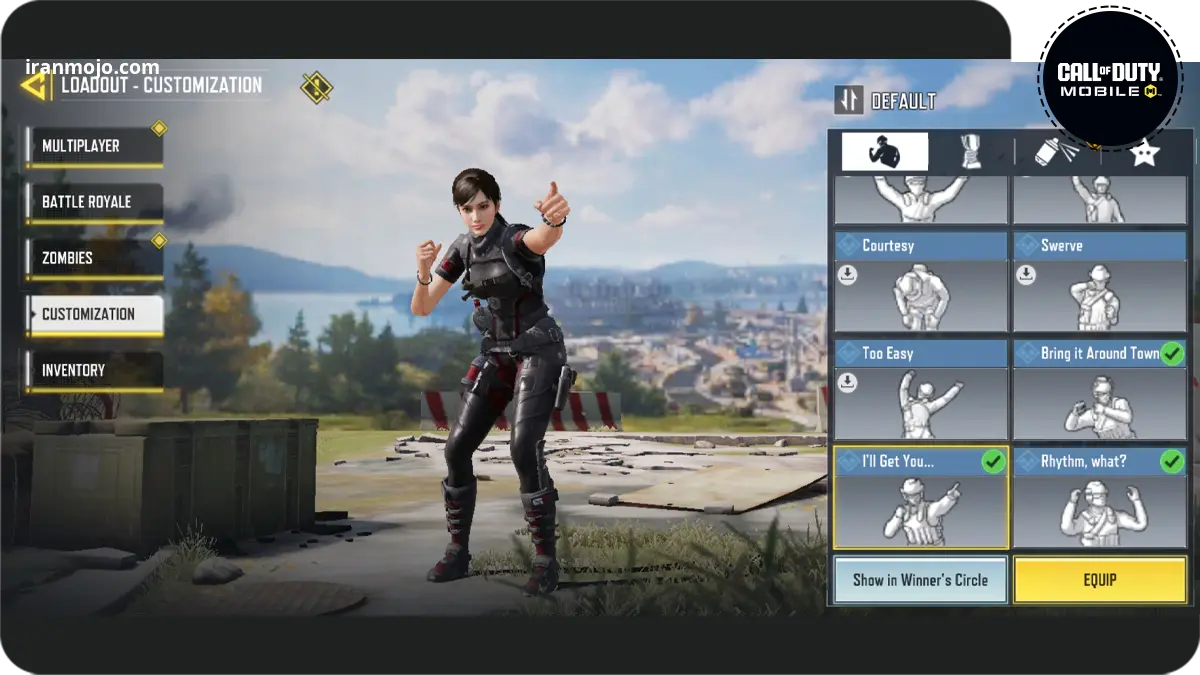This screenshot has width=1200, height=675.
Task: Click the yellow diamond icon beside the title
Action: (x=317, y=87)
